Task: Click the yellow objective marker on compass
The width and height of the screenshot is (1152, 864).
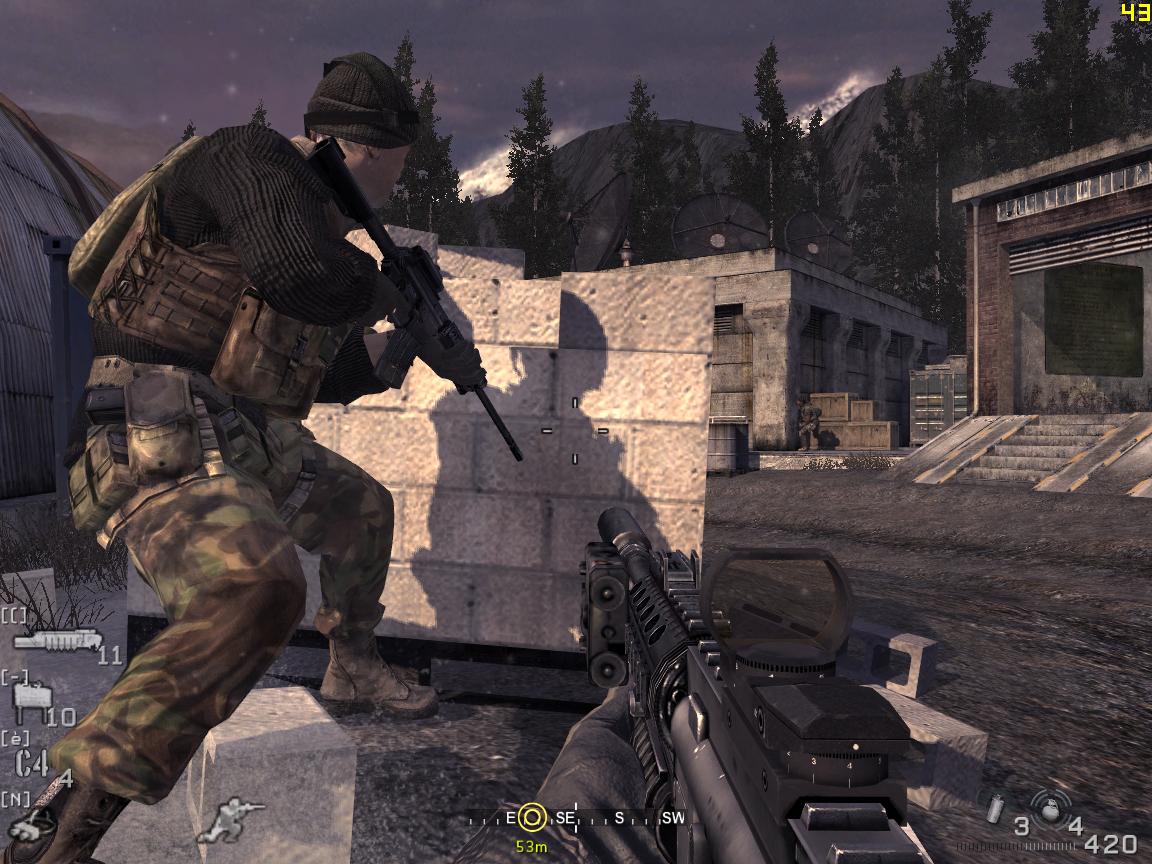Action: 533,819
